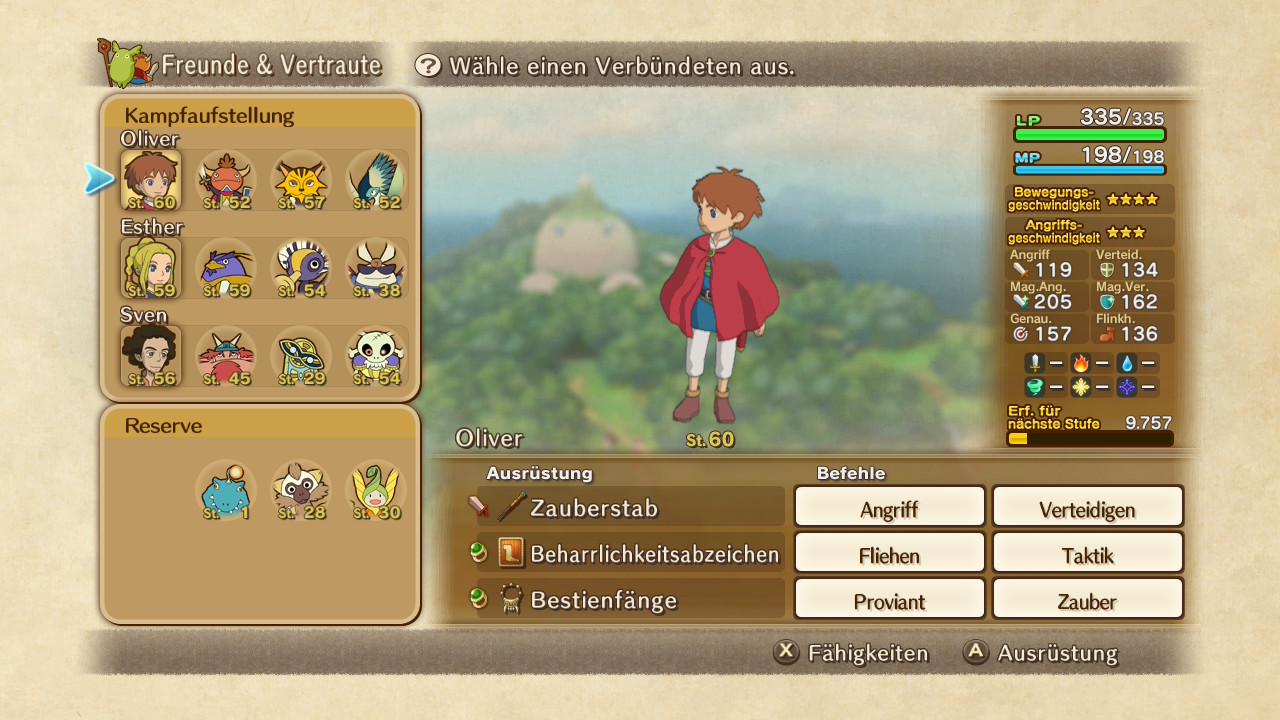Select the Proviant command
1280x720 pixels.
click(889, 599)
